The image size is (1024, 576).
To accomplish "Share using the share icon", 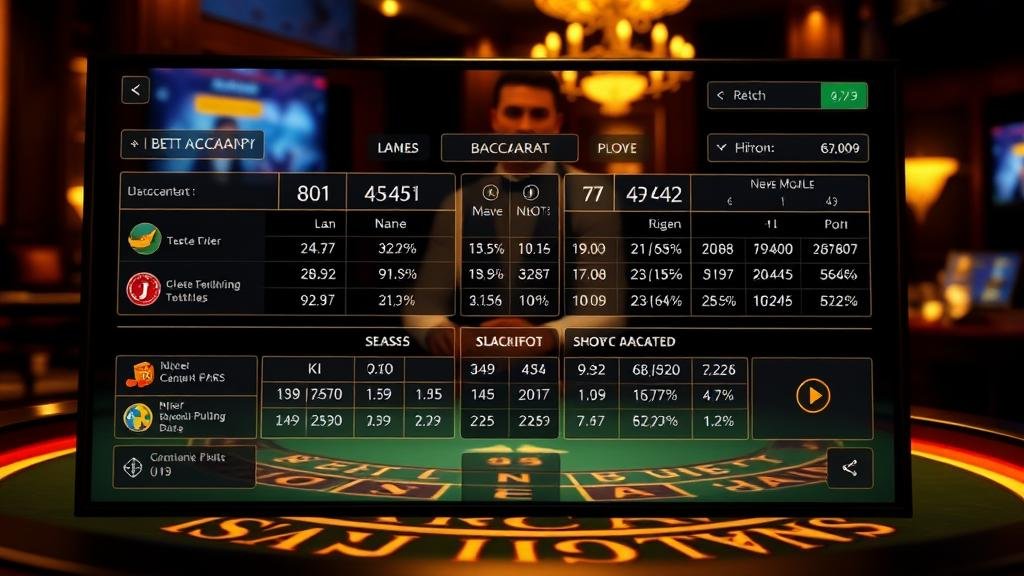I will click(850, 468).
